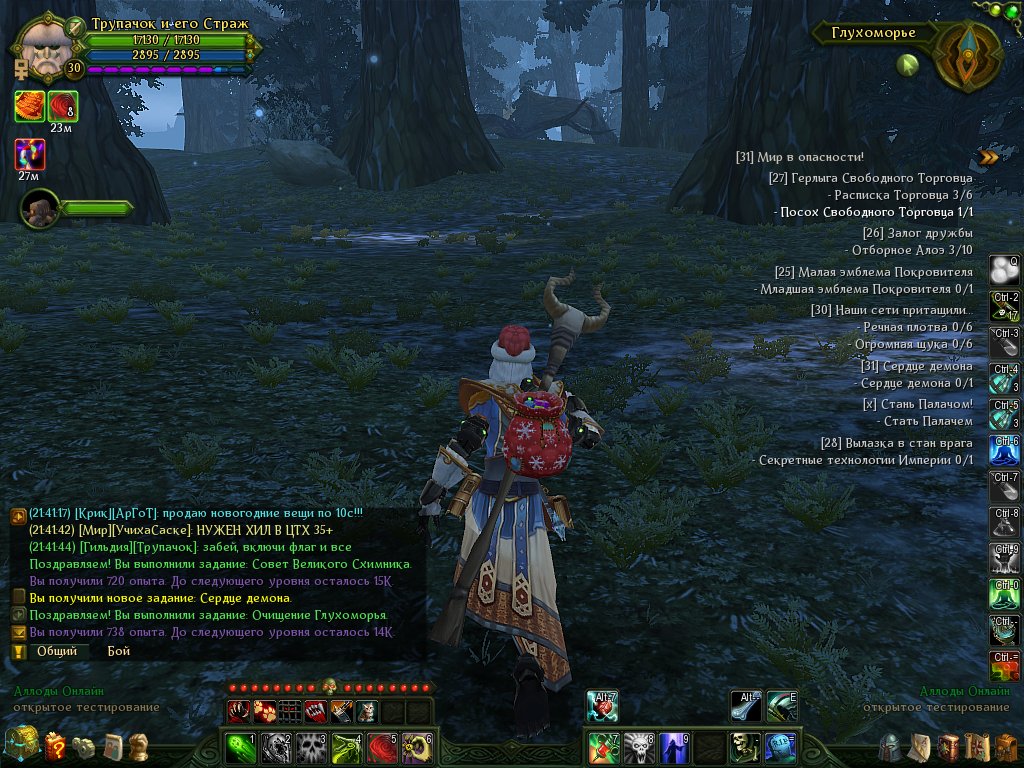This screenshot has height=768, width=1024.
Task: Use the white skull ability in slot 3
Action: click(x=311, y=747)
